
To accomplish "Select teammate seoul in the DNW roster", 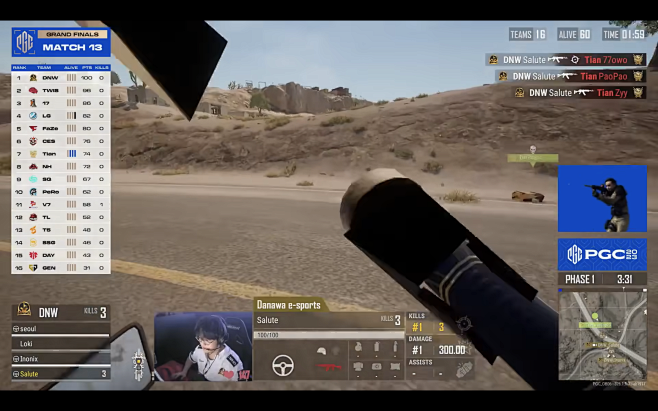I will coord(60,329).
